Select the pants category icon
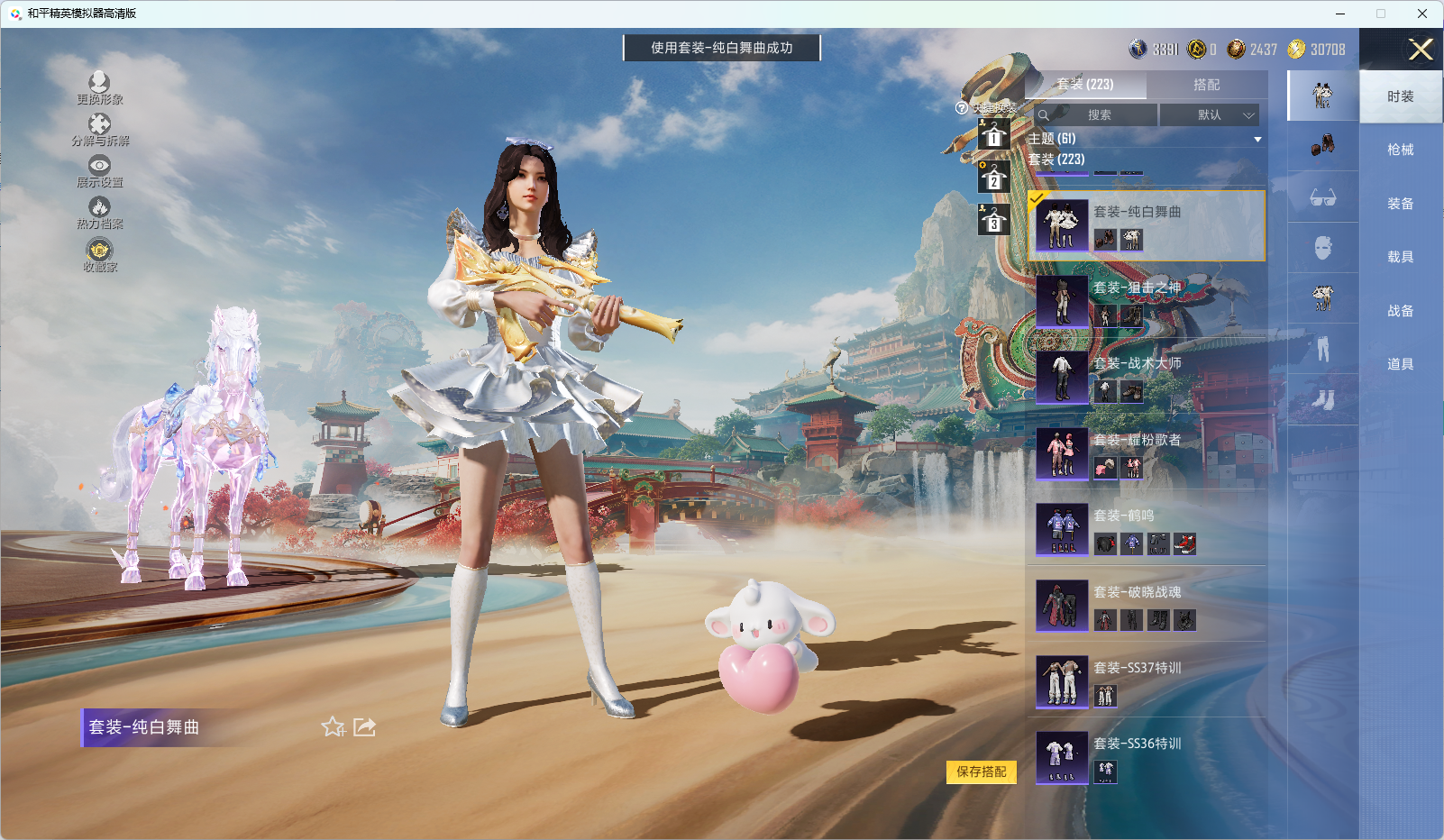The height and width of the screenshot is (840, 1444). coord(1323,350)
